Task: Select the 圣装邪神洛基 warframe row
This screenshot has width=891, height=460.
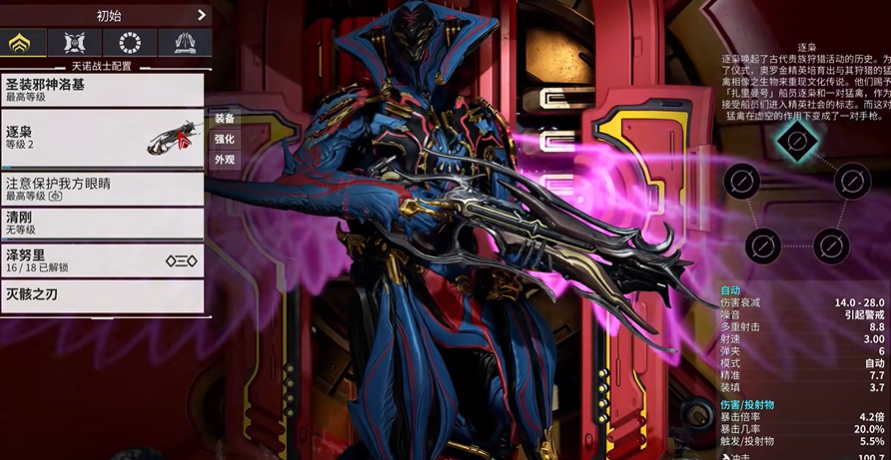Action: (100, 90)
